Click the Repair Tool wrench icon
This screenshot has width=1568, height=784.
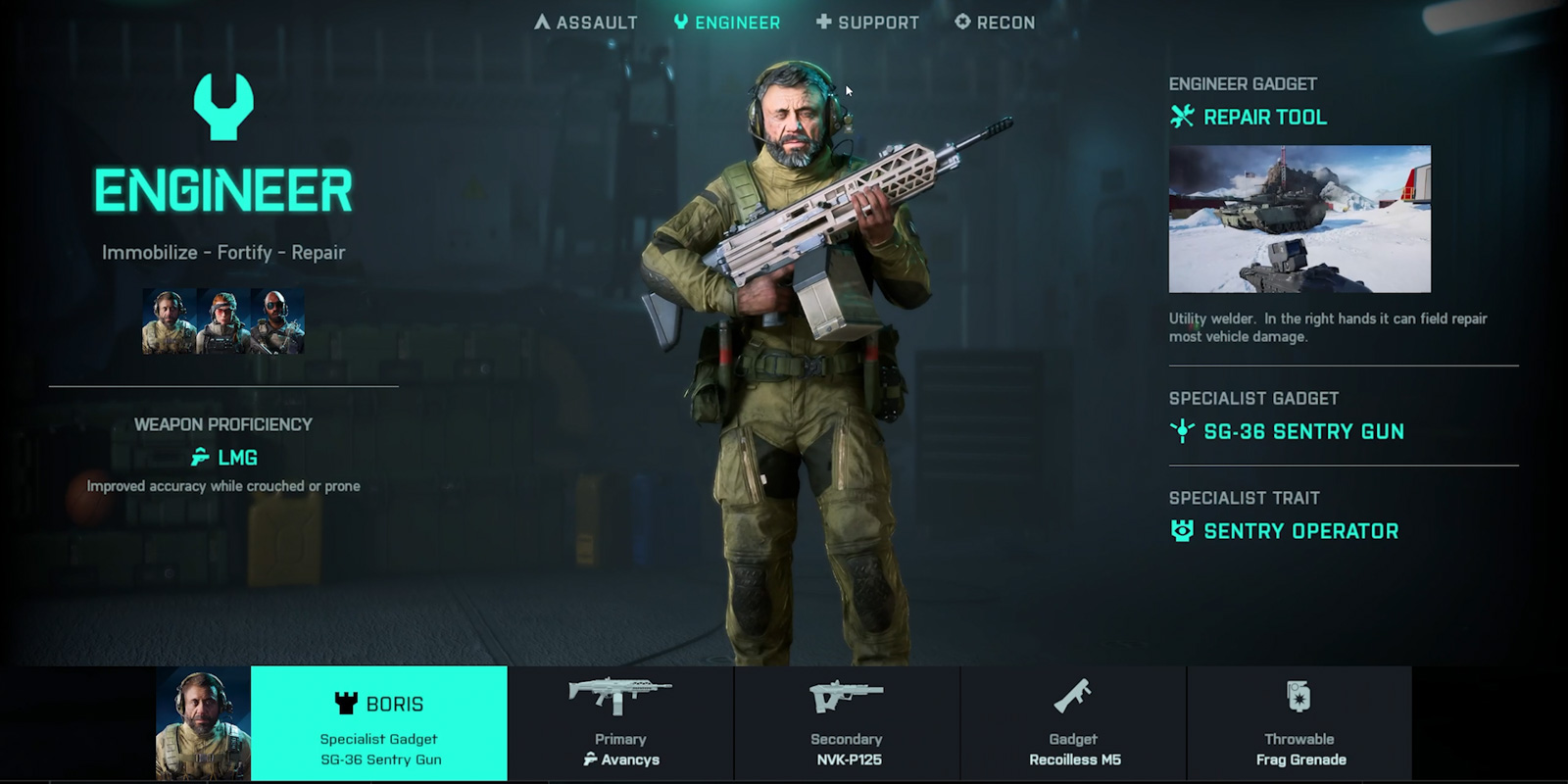(x=1180, y=116)
